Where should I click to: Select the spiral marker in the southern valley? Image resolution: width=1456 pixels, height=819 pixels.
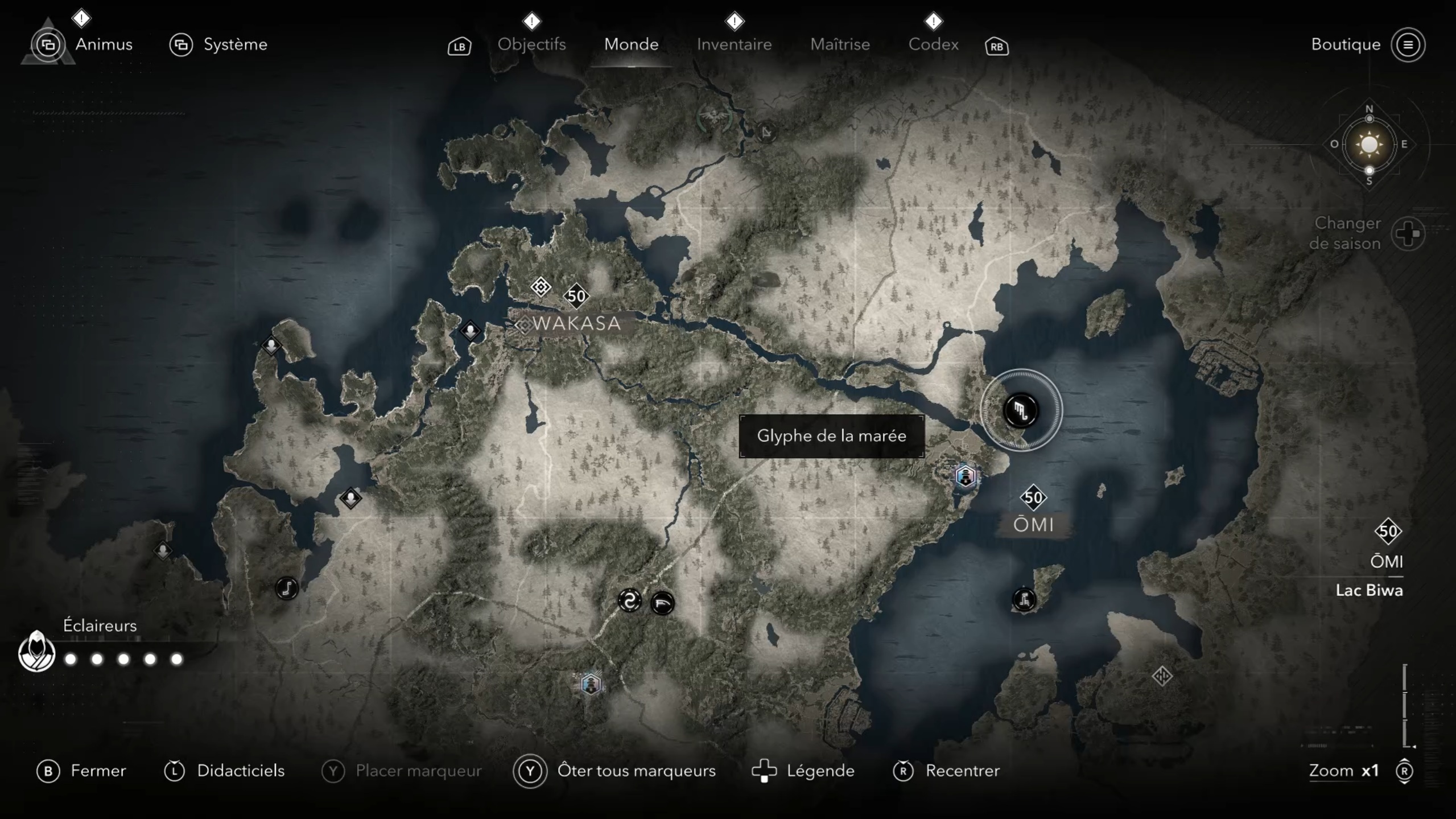click(x=629, y=601)
